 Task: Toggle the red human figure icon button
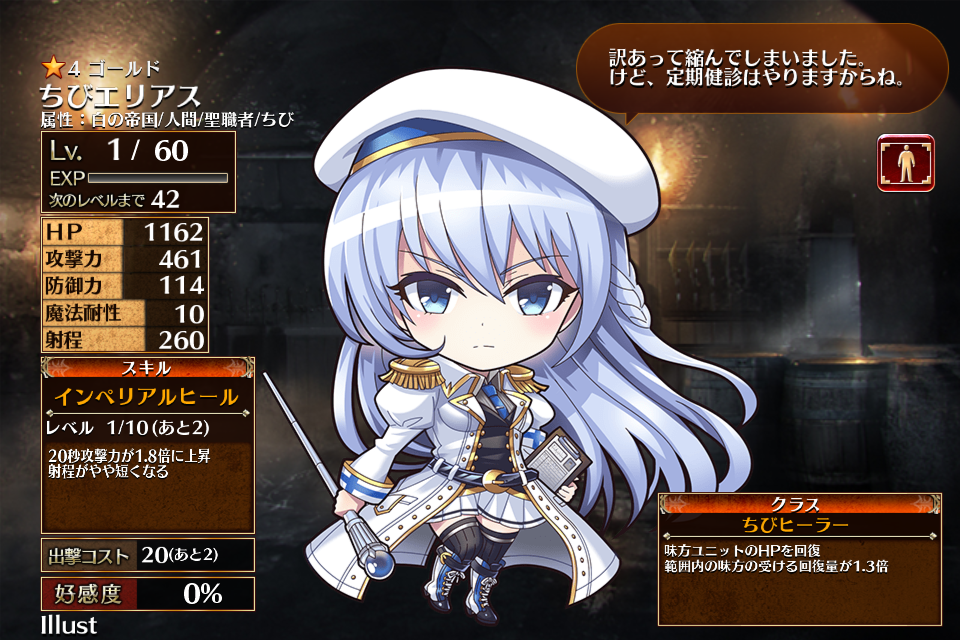click(906, 163)
